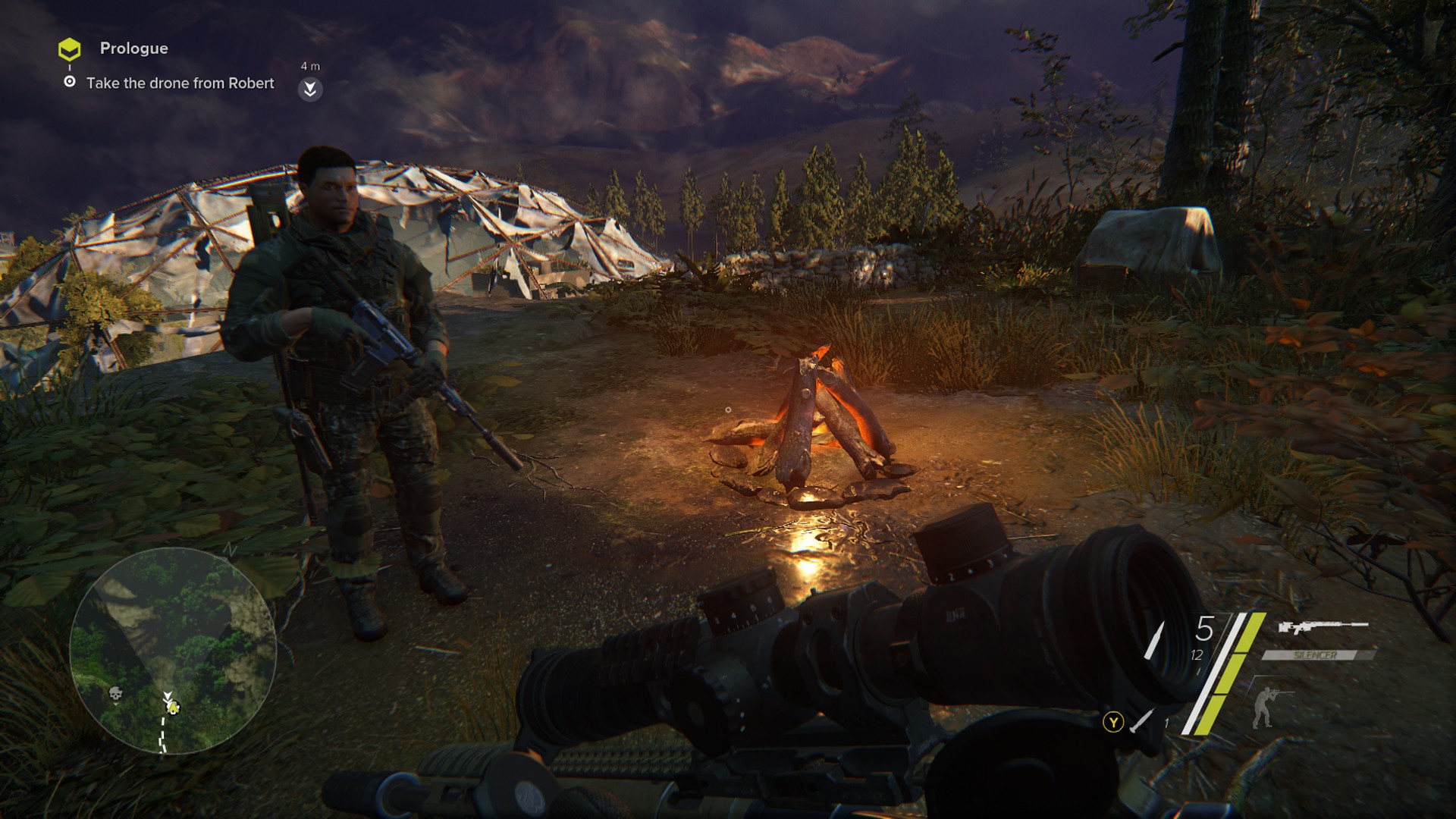Open the circular minimap

tap(173, 651)
